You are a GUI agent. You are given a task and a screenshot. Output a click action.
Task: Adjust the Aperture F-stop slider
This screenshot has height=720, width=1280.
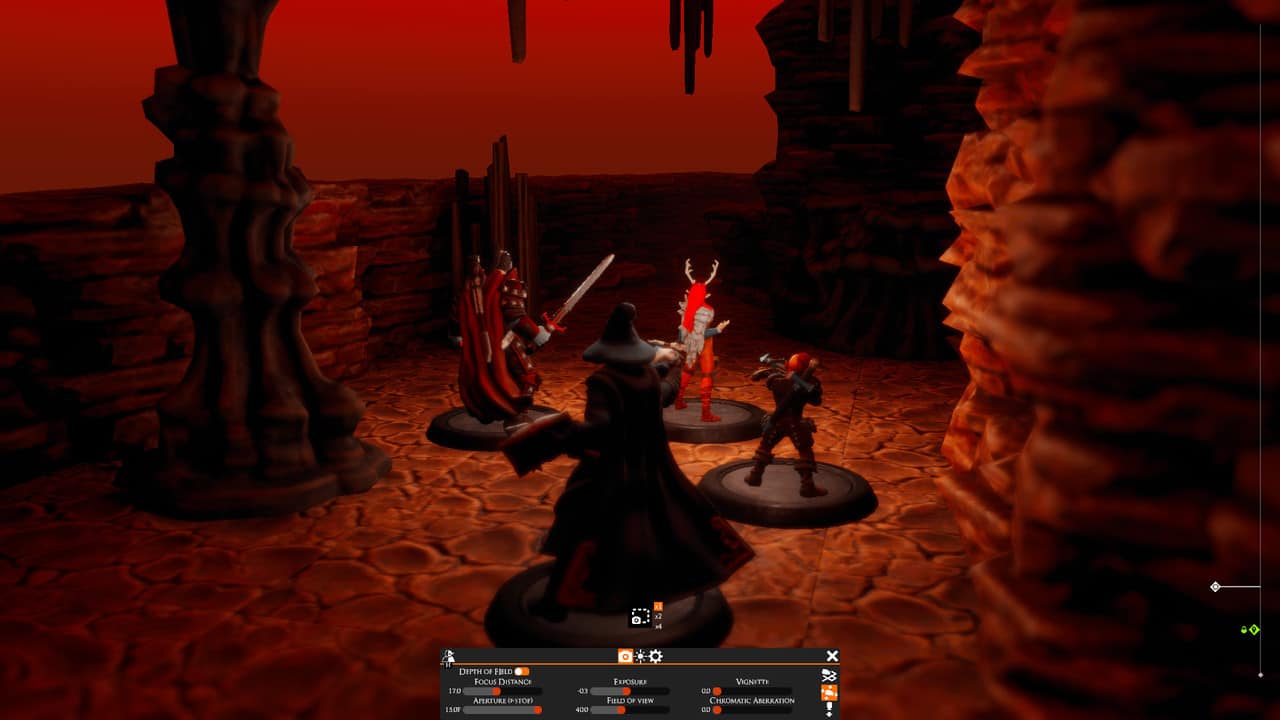(x=537, y=711)
